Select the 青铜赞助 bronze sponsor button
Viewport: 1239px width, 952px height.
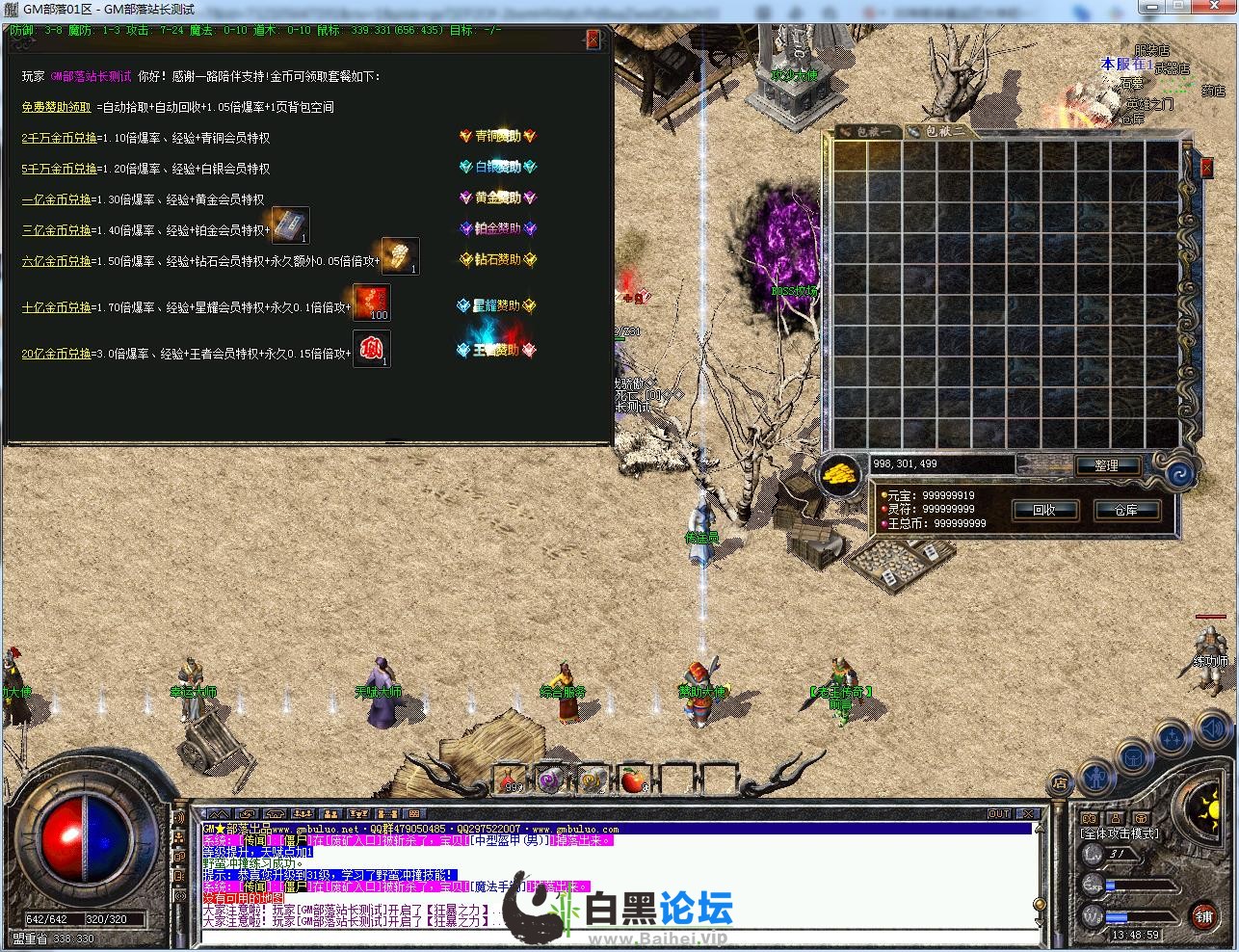coord(497,137)
